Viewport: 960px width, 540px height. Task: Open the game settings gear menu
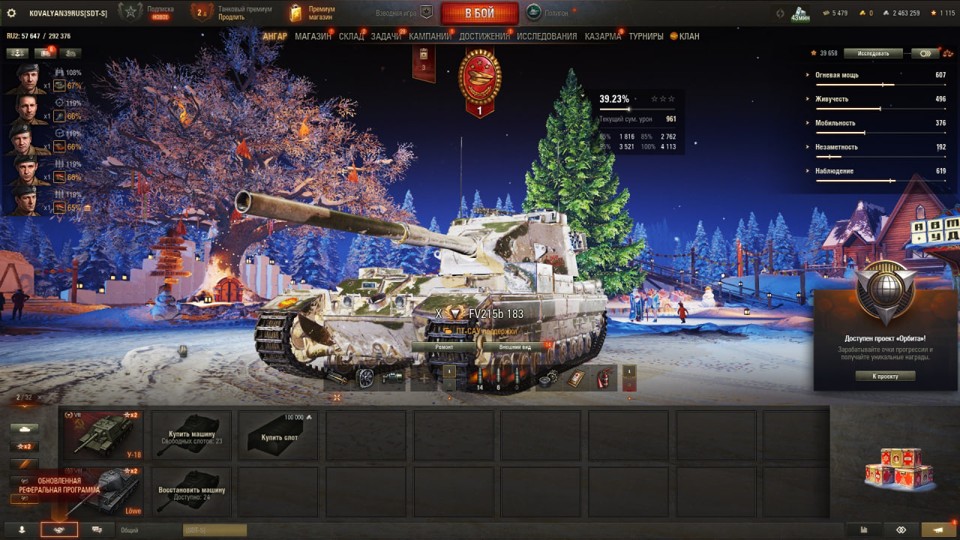tap(12, 13)
